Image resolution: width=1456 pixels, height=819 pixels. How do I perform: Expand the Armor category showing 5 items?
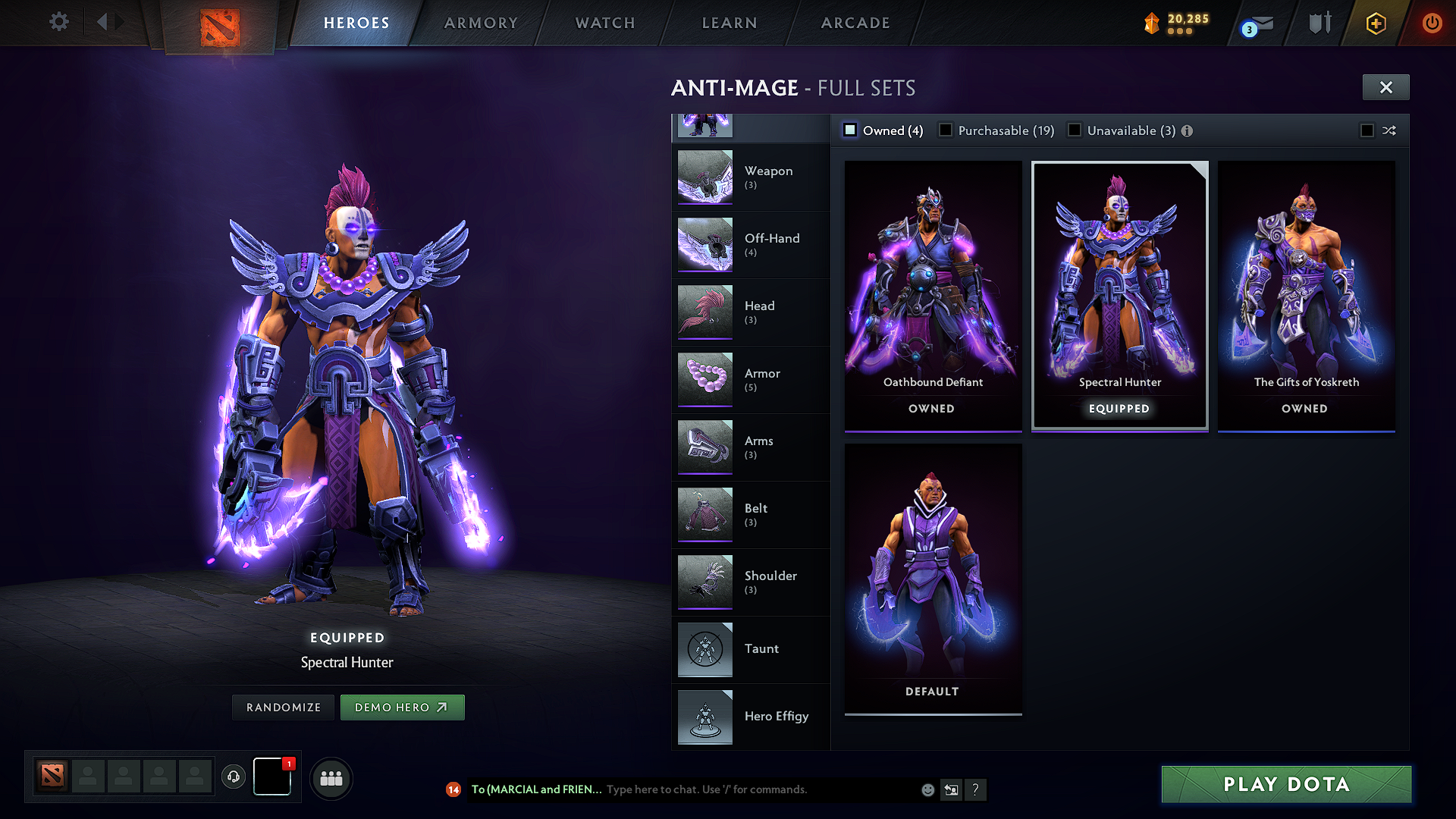tap(762, 379)
